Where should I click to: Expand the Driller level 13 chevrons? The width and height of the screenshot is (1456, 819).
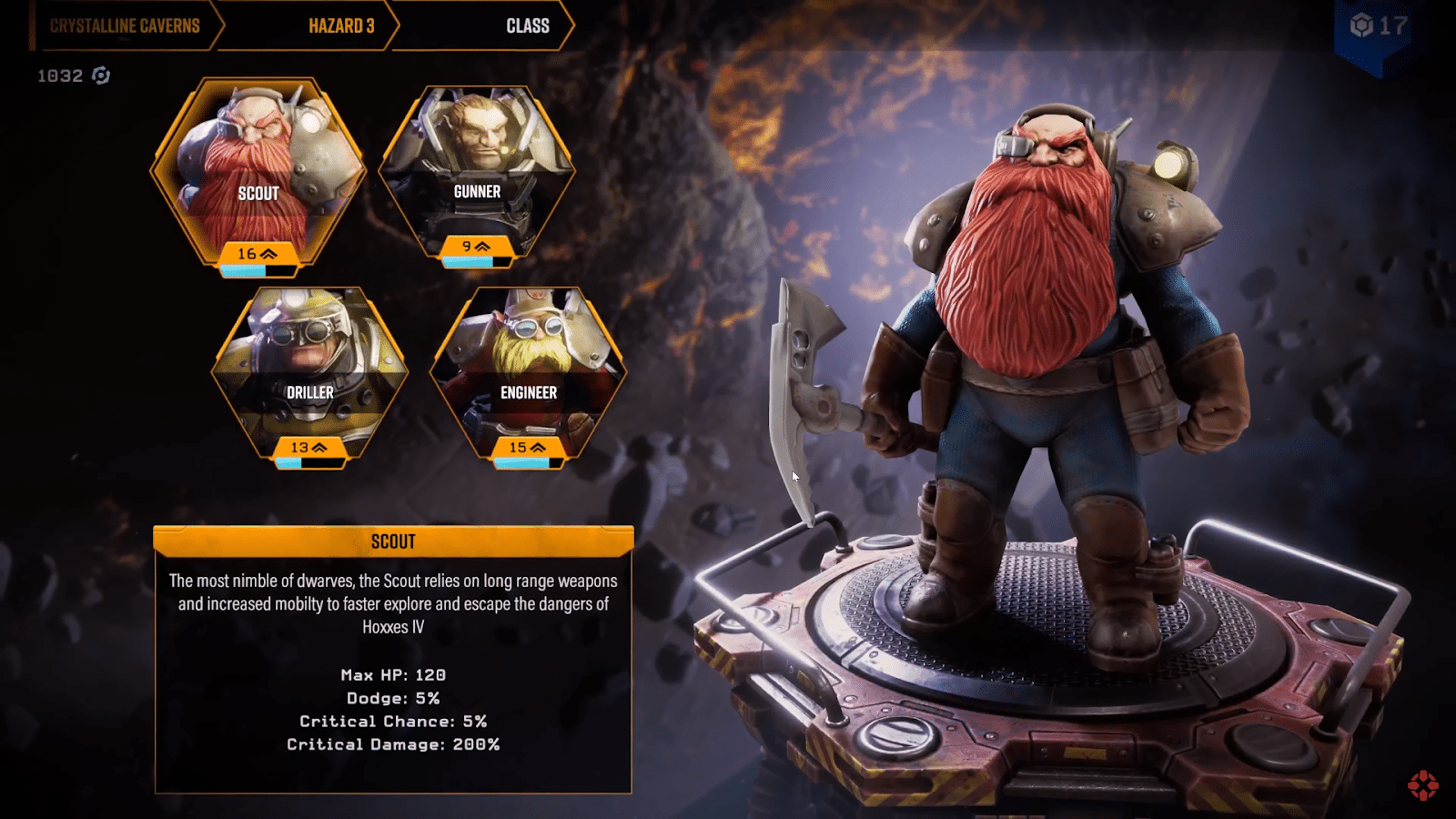pyautogui.click(x=319, y=448)
